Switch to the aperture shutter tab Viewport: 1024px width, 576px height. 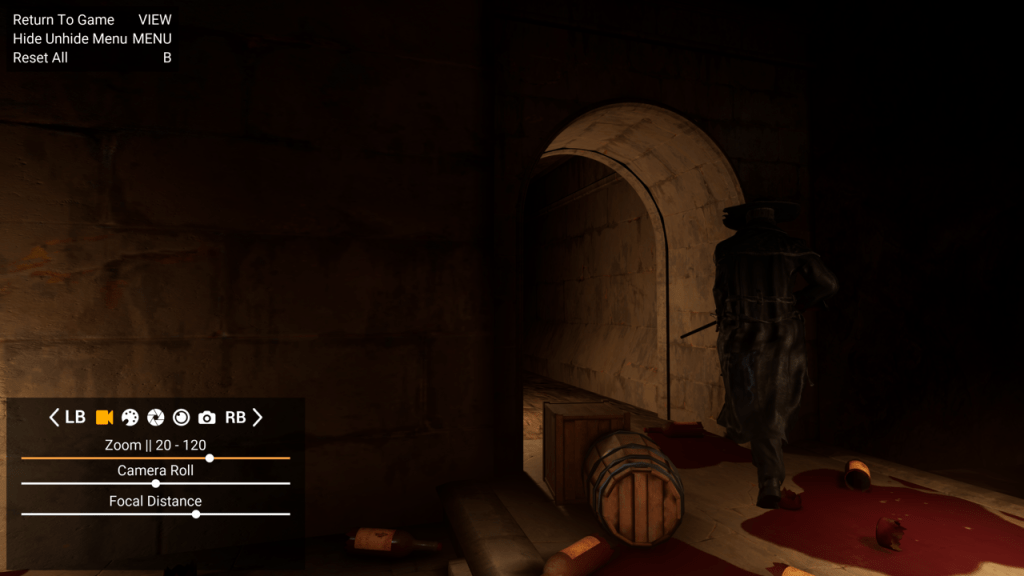[156, 417]
